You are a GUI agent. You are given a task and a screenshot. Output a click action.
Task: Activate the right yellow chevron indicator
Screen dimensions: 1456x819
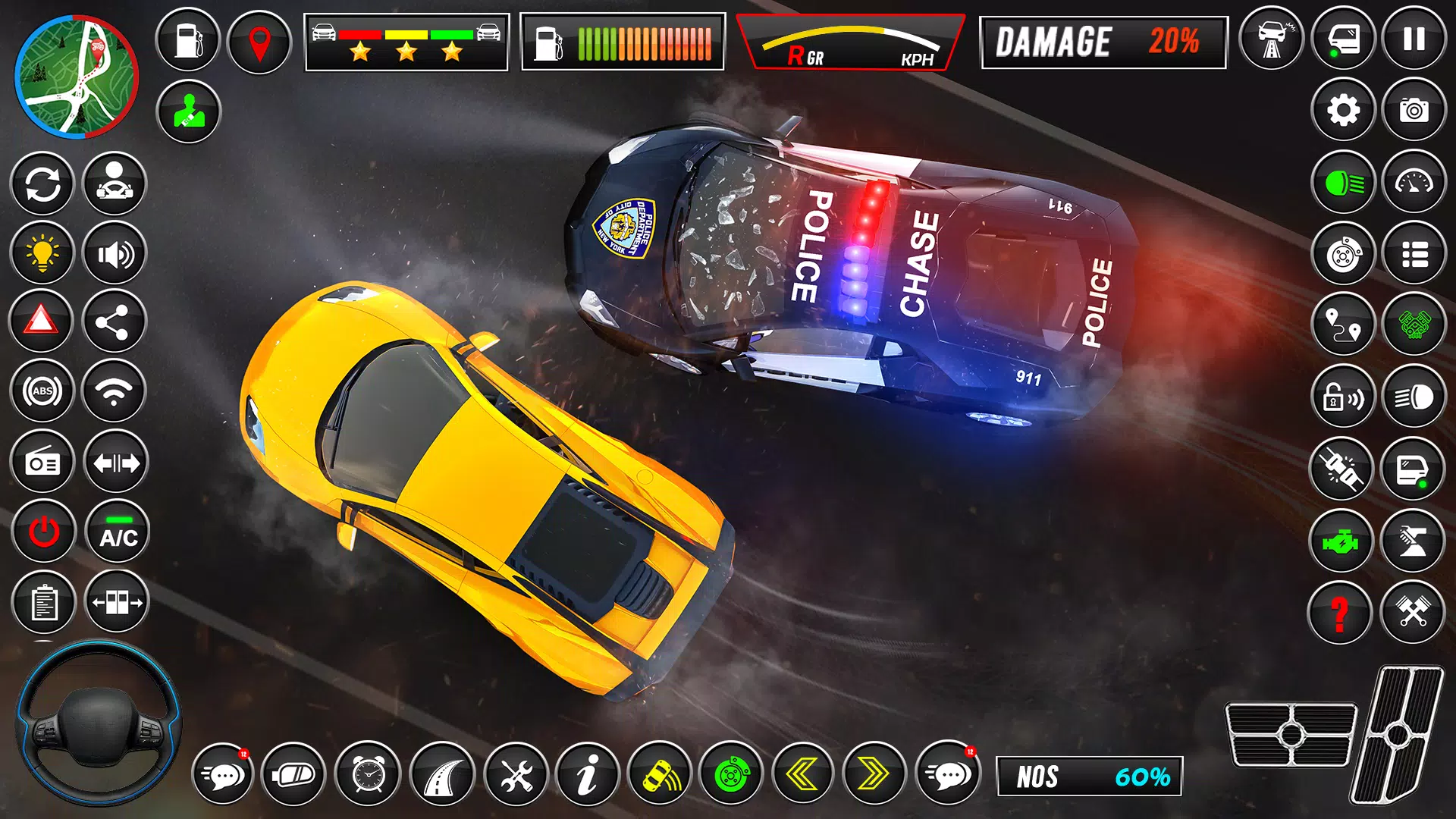(874, 774)
